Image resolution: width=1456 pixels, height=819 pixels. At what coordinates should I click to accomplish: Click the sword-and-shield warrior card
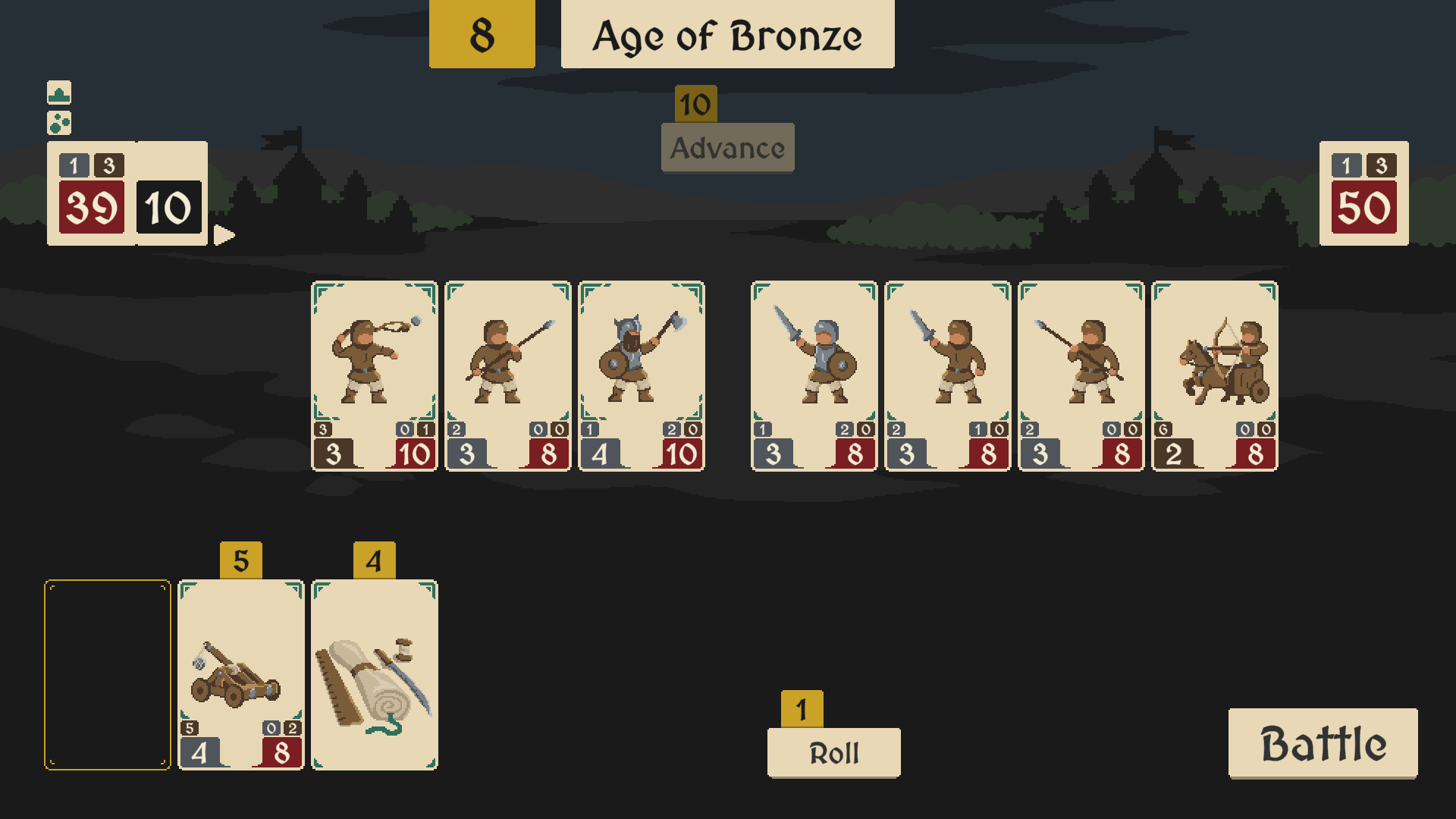(x=814, y=372)
